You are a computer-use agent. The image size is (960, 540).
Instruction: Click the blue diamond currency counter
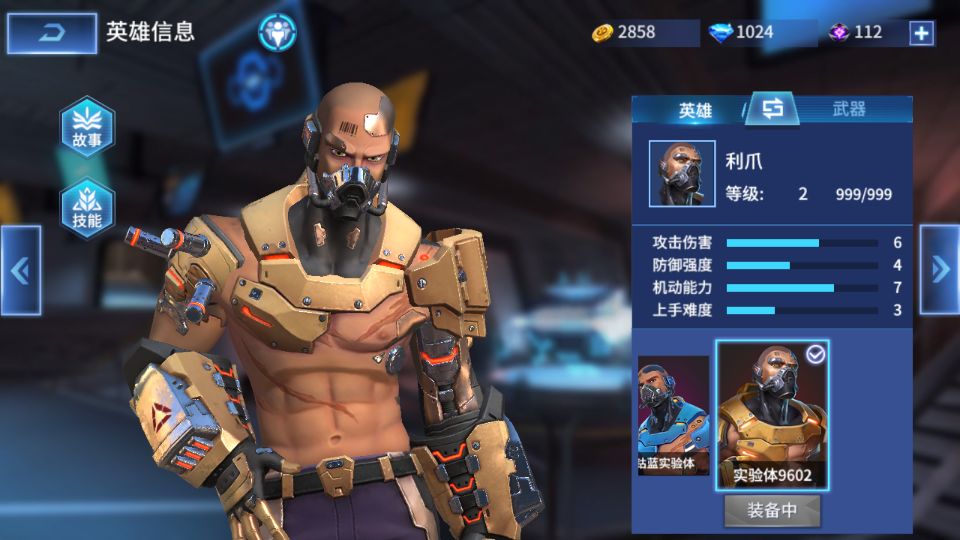pyautogui.click(x=756, y=32)
